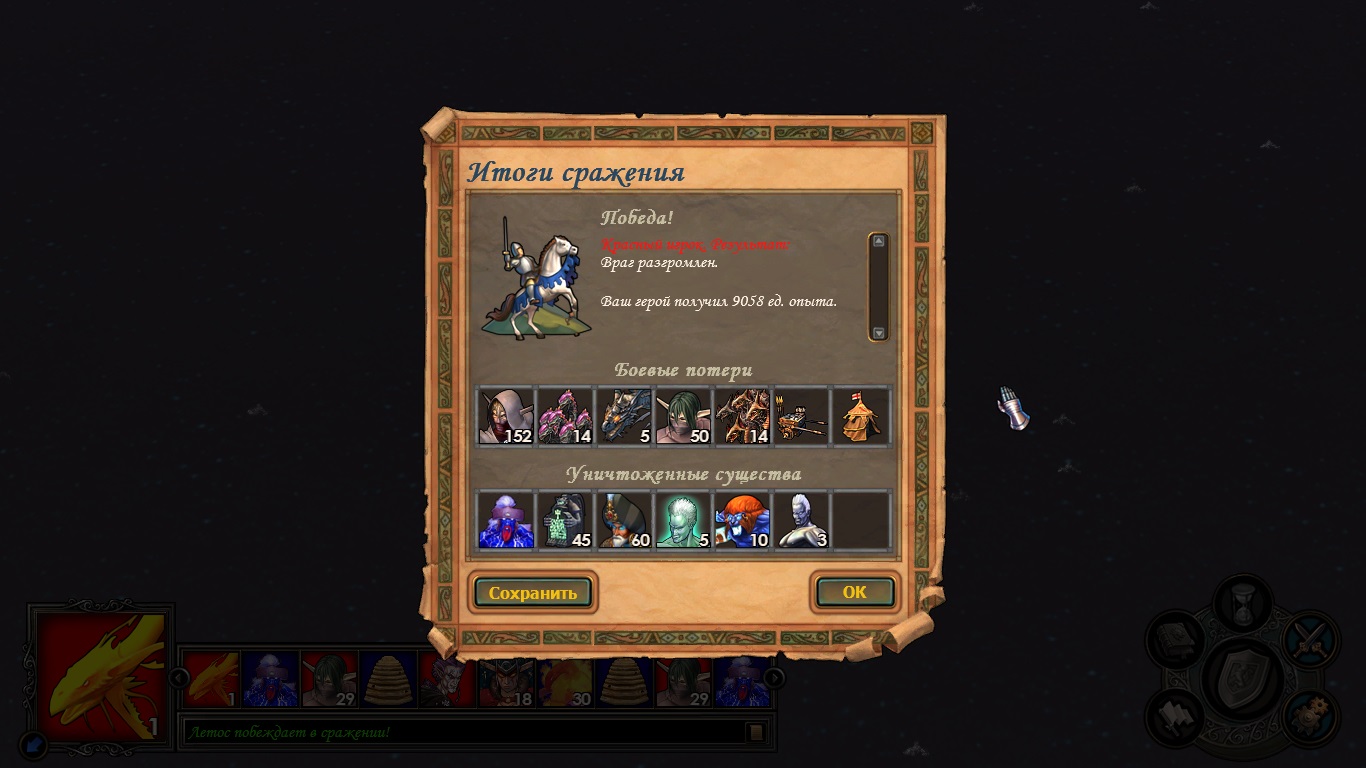Click the down arrow of the results scrollbar
The height and width of the screenshot is (768, 1366).
click(x=878, y=333)
